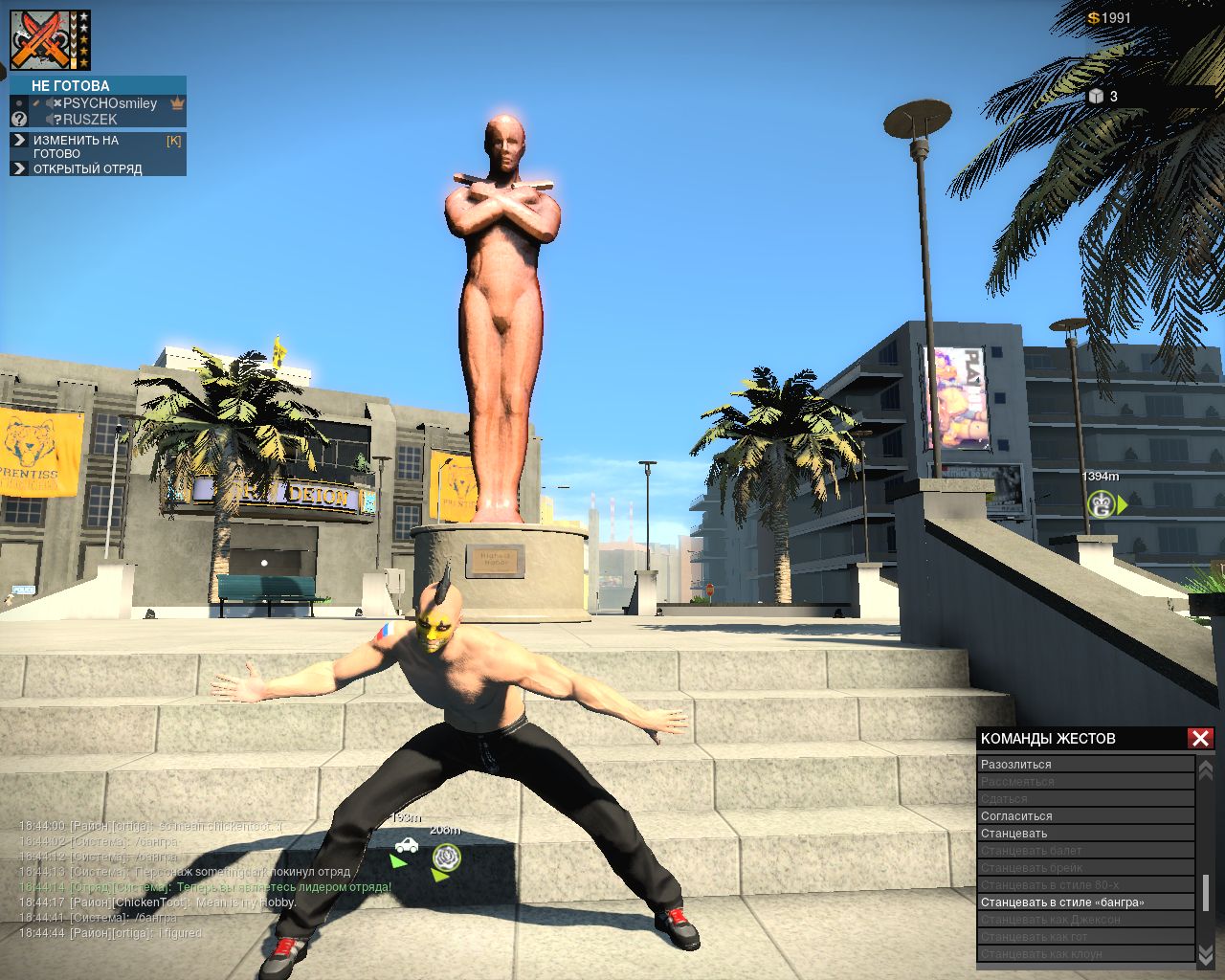This screenshot has width=1225, height=980.
Task: Open the cube inventory counter icon
Action: 1096,96
